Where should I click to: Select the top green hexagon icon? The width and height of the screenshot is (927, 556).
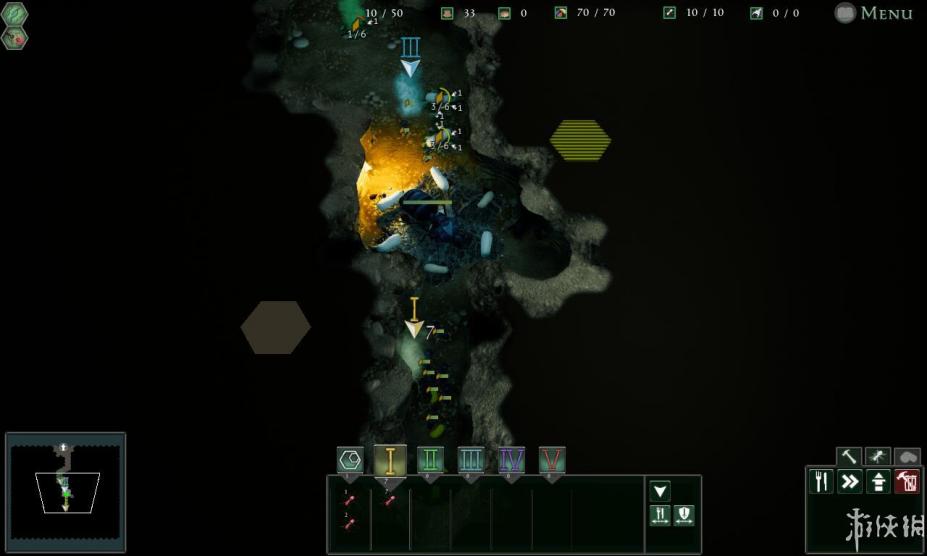click(15, 14)
